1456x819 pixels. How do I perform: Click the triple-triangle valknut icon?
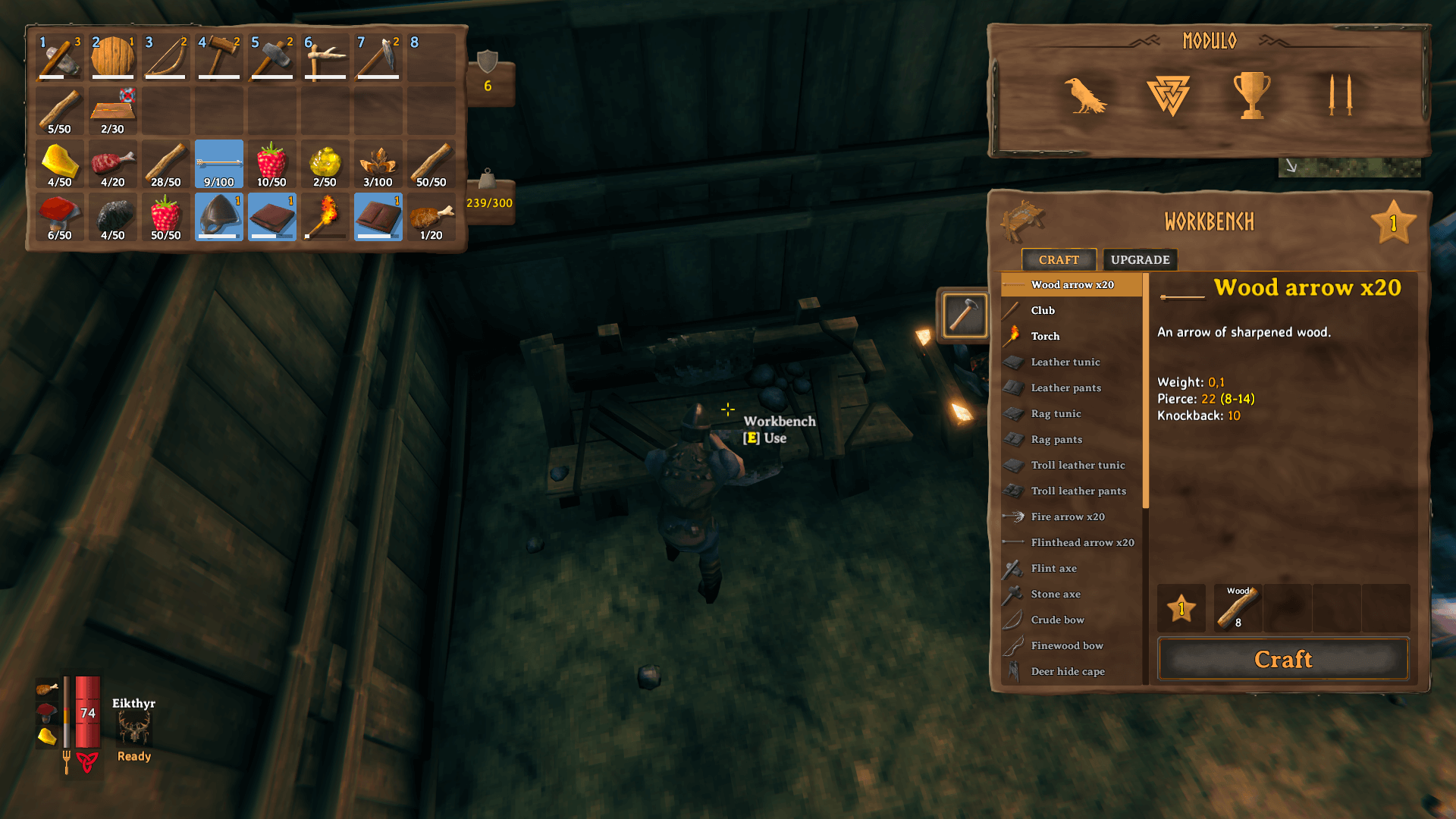pyautogui.click(x=1168, y=96)
